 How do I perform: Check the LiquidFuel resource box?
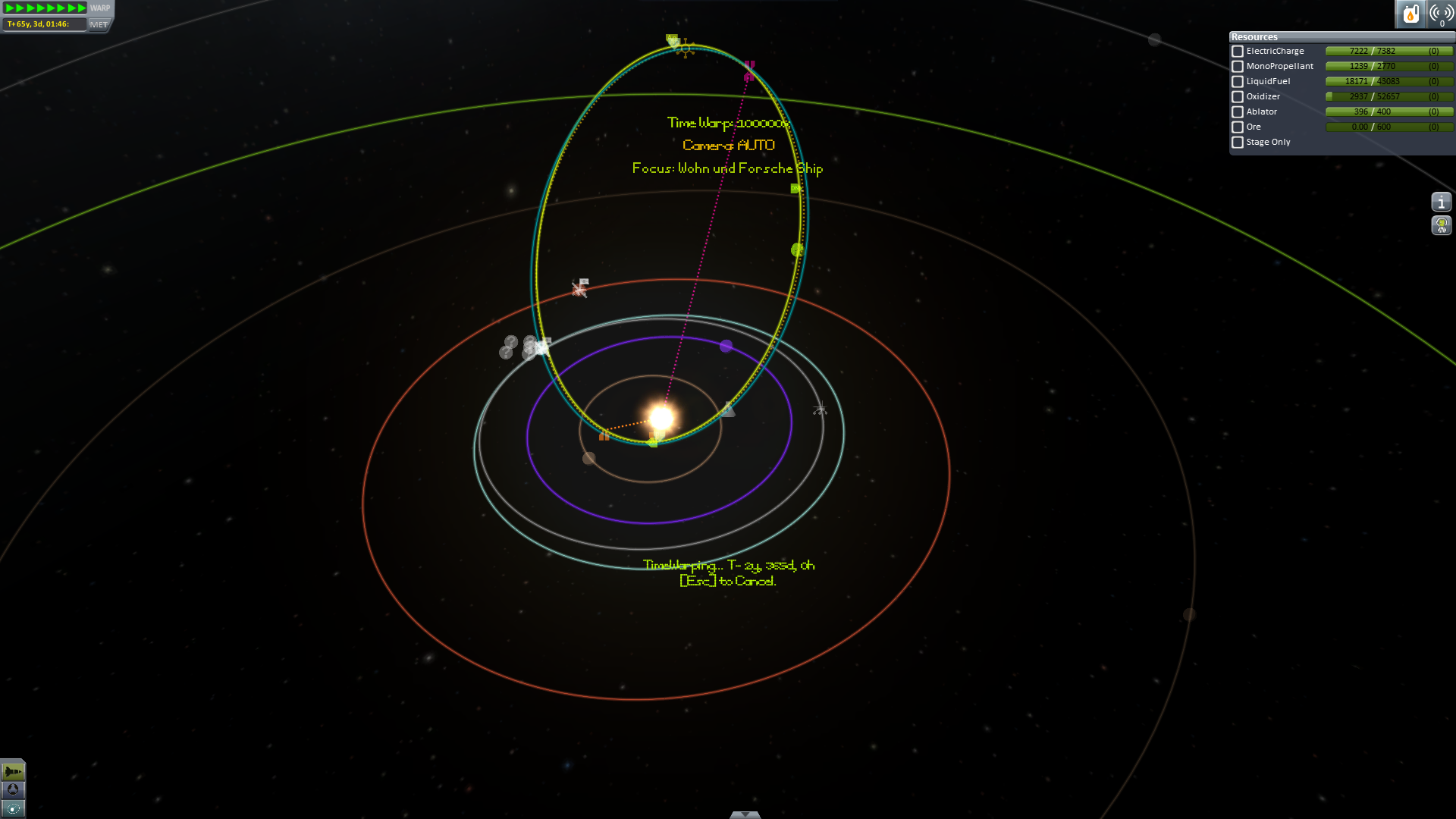1238,82
